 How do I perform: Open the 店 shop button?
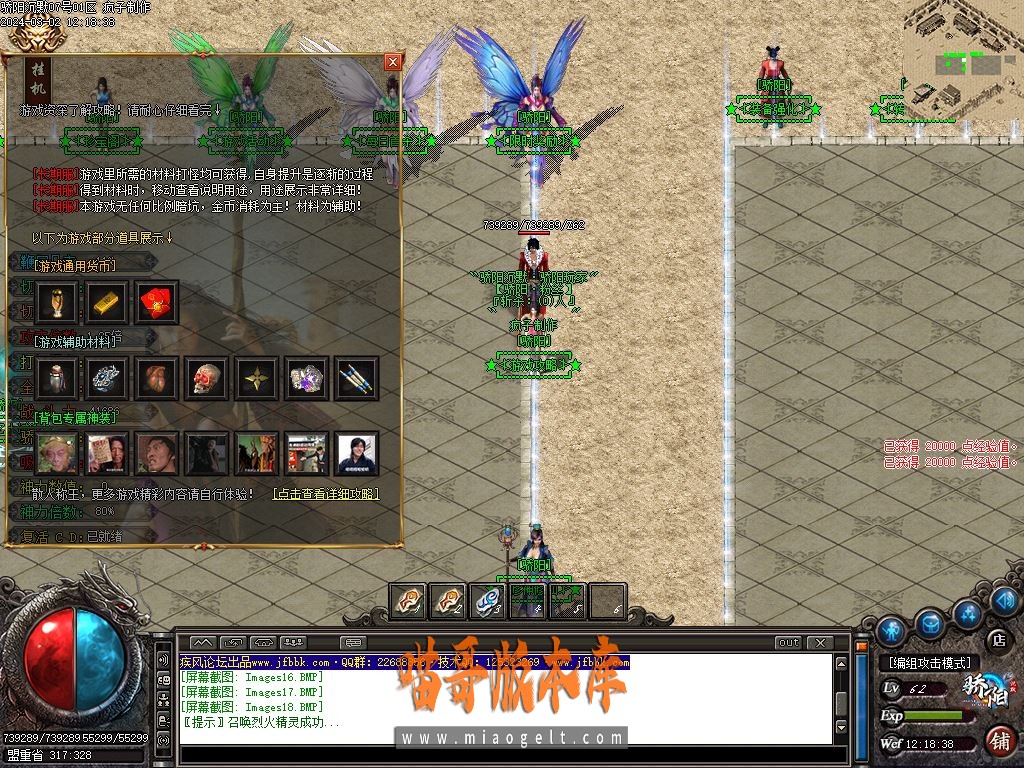(x=997, y=639)
